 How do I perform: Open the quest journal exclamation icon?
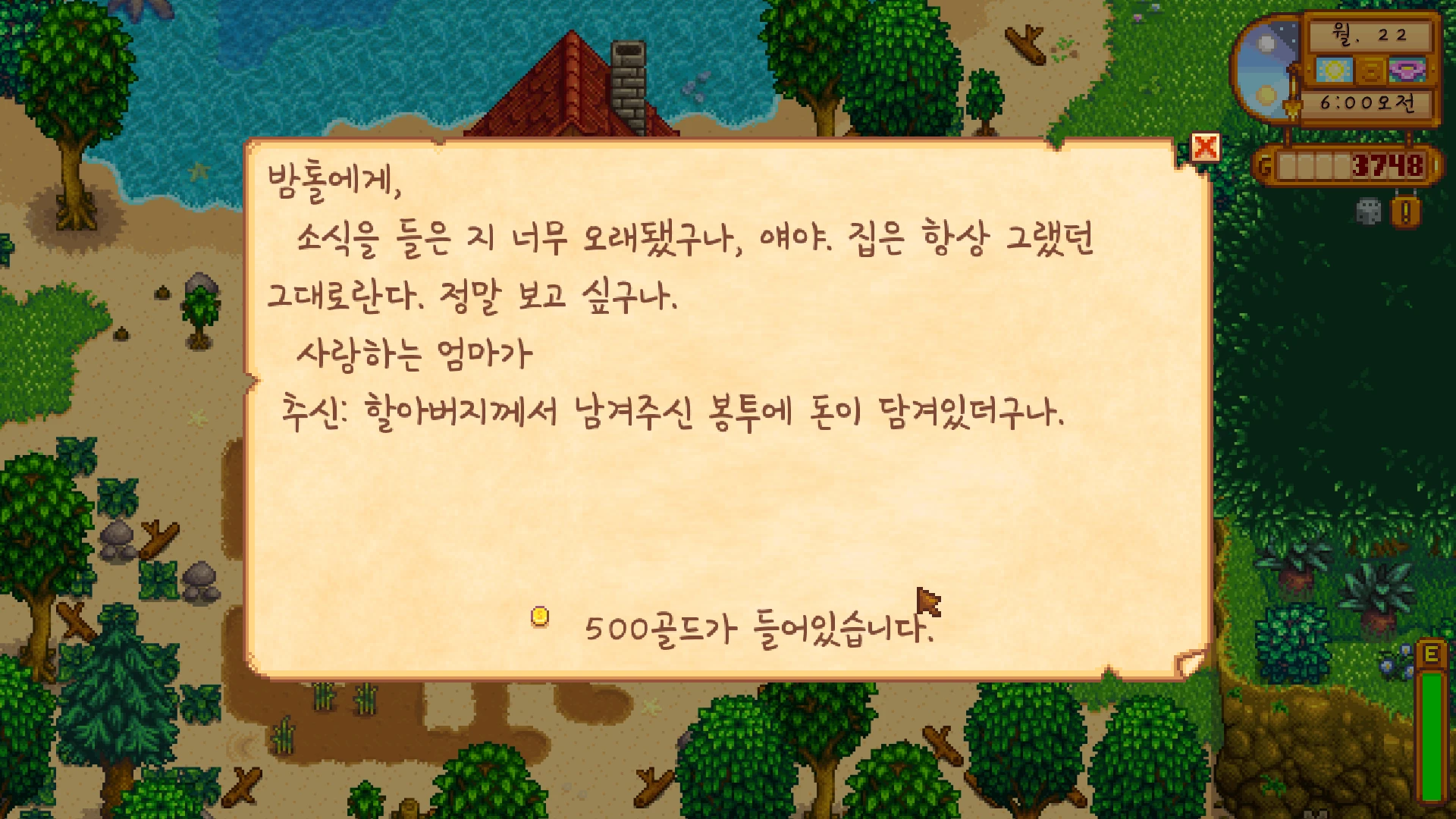[1405, 212]
